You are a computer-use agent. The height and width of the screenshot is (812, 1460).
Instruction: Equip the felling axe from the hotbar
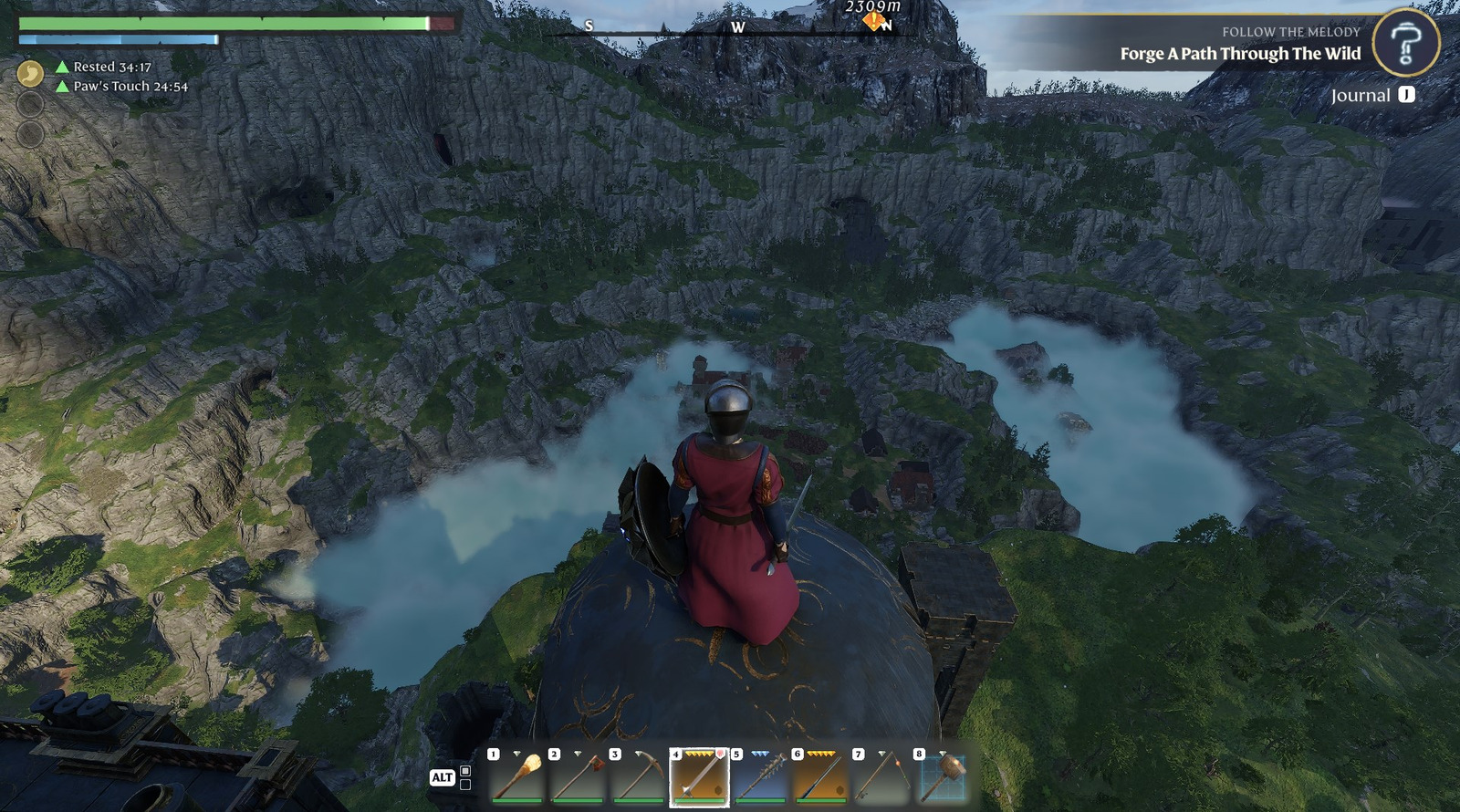click(579, 777)
